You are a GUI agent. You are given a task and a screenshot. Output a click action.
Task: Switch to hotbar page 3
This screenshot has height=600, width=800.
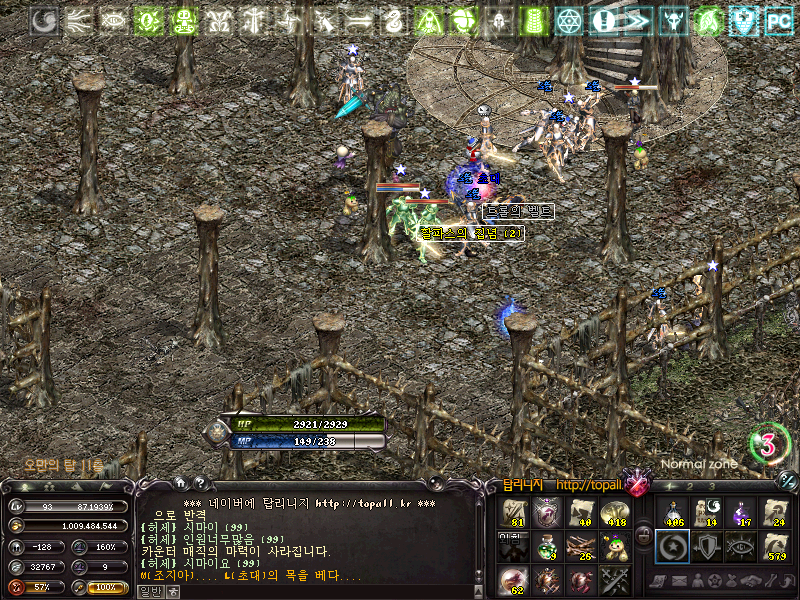(x=712, y=487)
